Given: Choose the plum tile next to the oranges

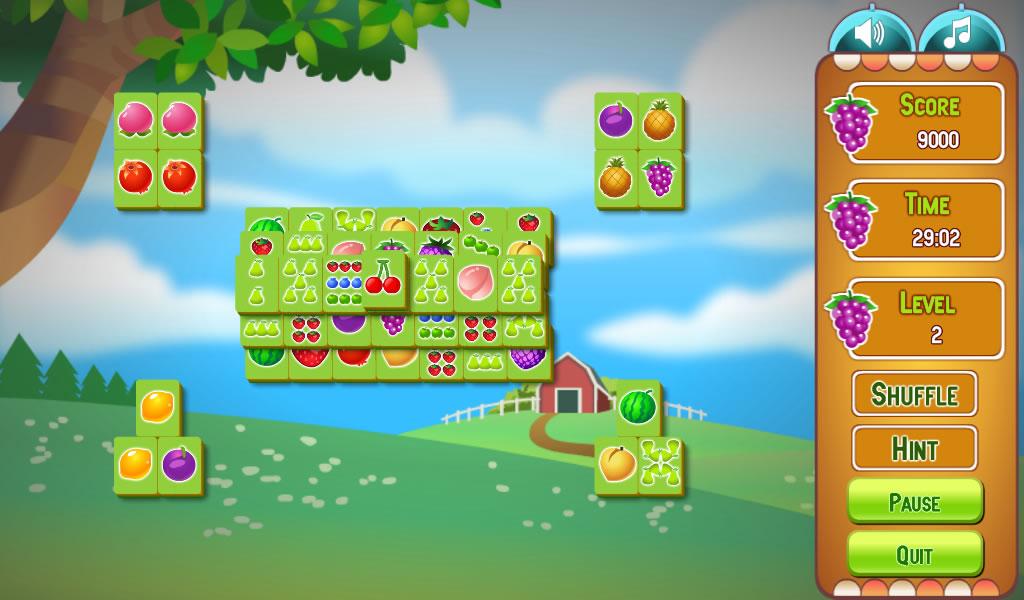Looking at the screenshot, I should [x=180, y=464].
